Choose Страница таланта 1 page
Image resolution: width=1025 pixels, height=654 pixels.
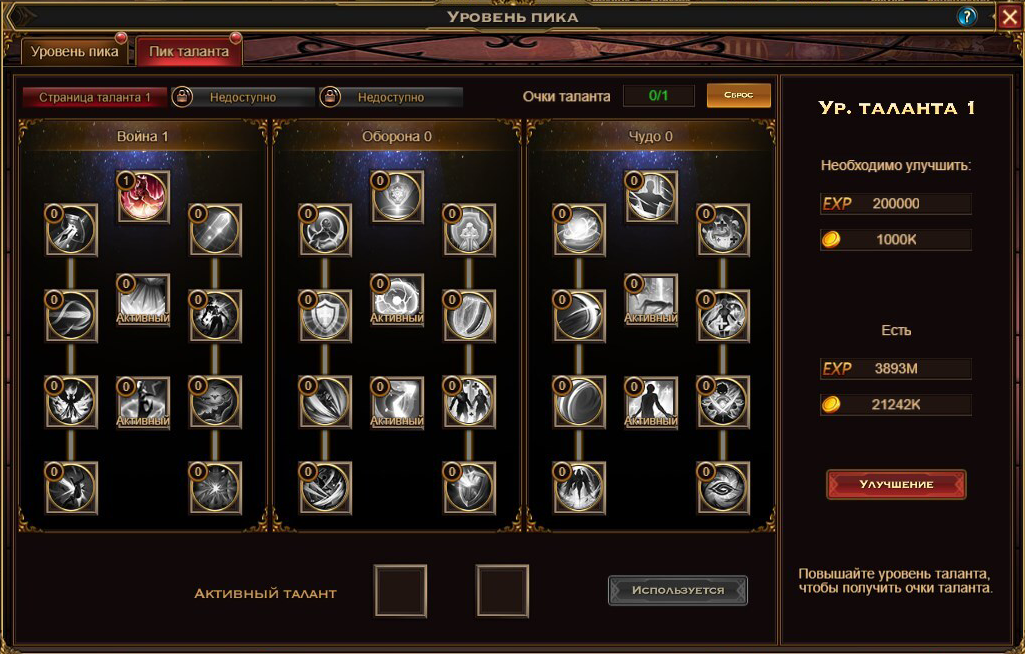[x=94, y=97]
